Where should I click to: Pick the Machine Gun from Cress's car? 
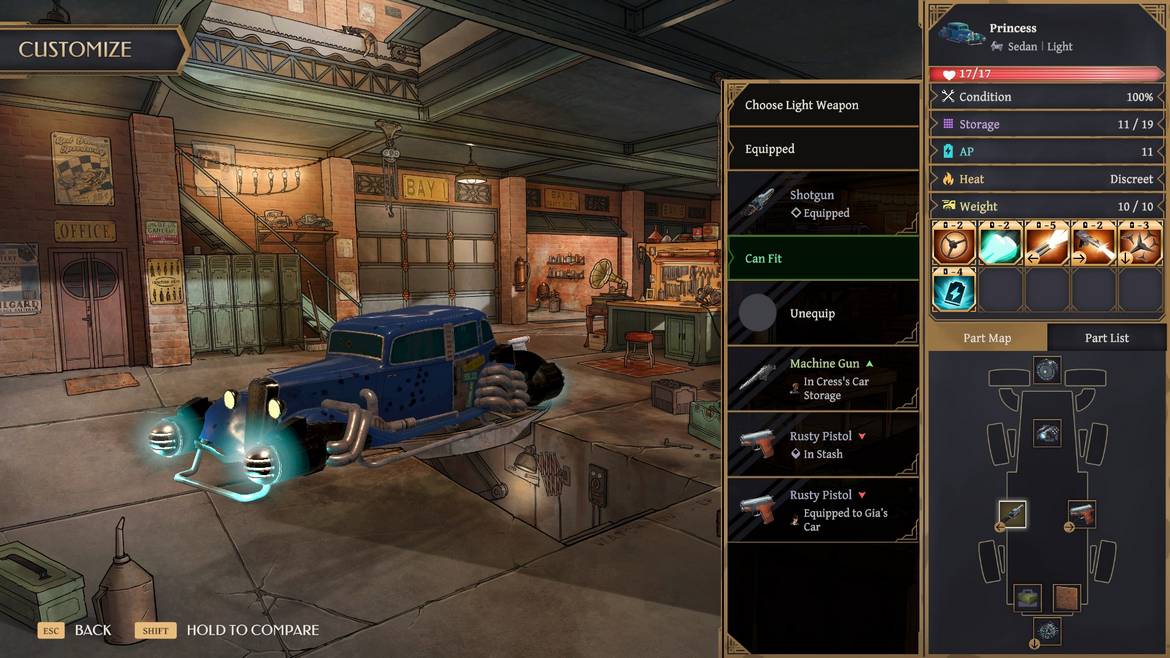pyautogui.click(x=822, y=379)
